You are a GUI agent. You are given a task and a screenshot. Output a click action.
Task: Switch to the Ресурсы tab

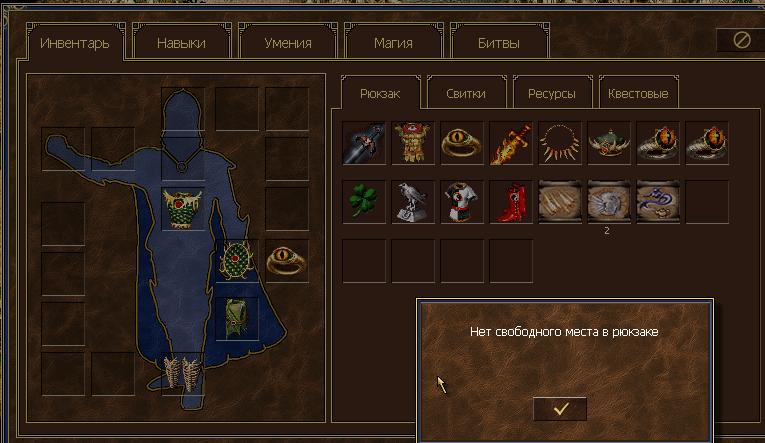(551, 93)
